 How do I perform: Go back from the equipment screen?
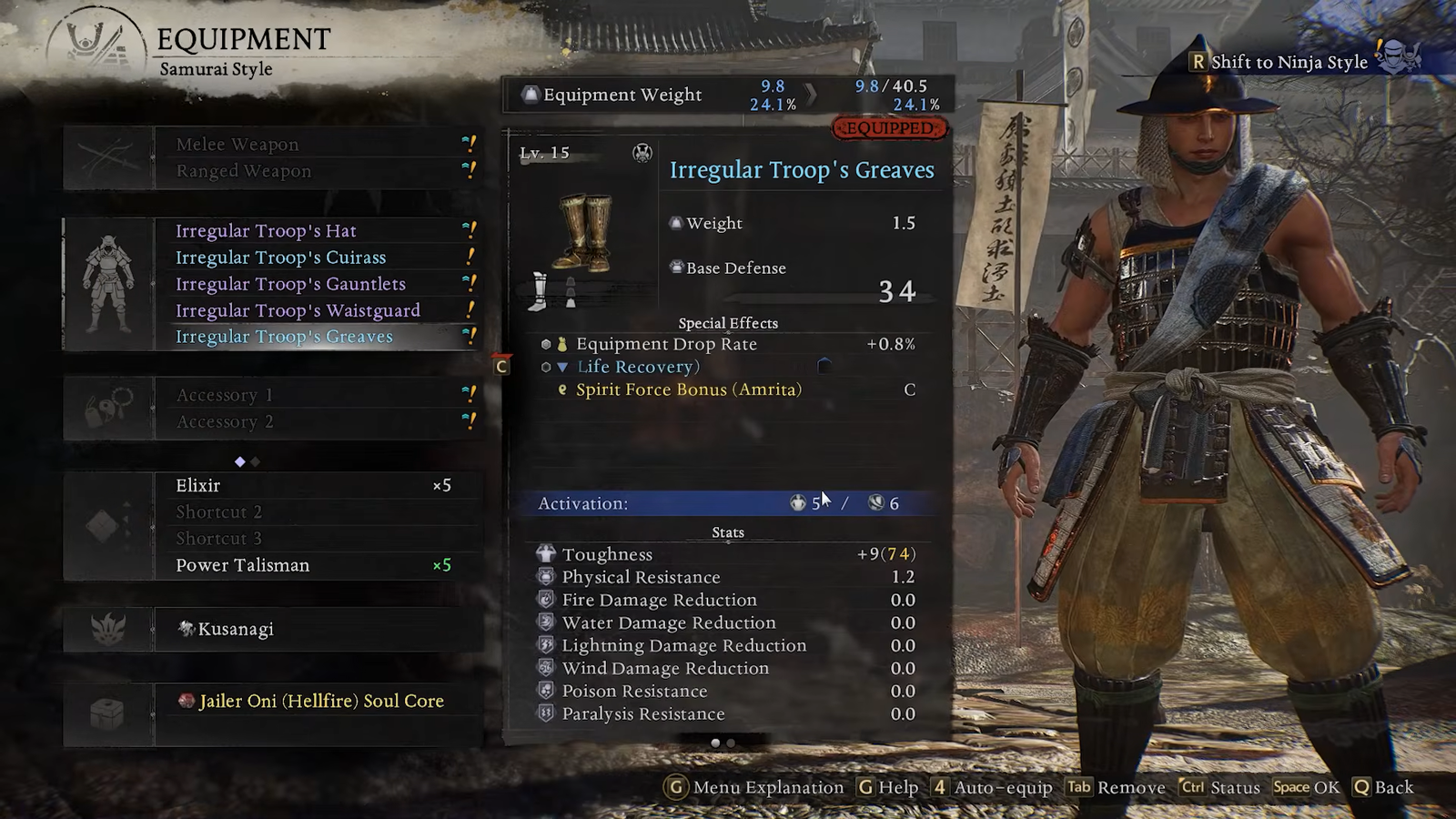(1383, 787)
